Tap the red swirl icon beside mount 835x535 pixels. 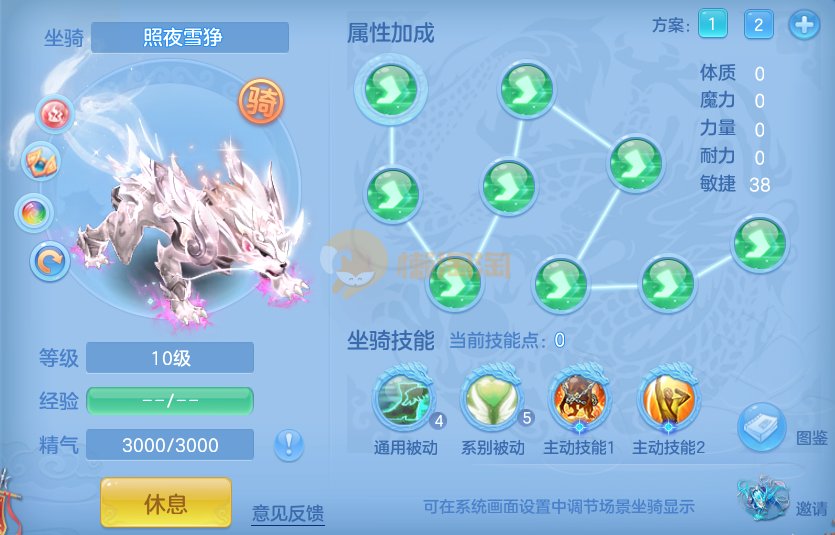[x=55, y=113]
